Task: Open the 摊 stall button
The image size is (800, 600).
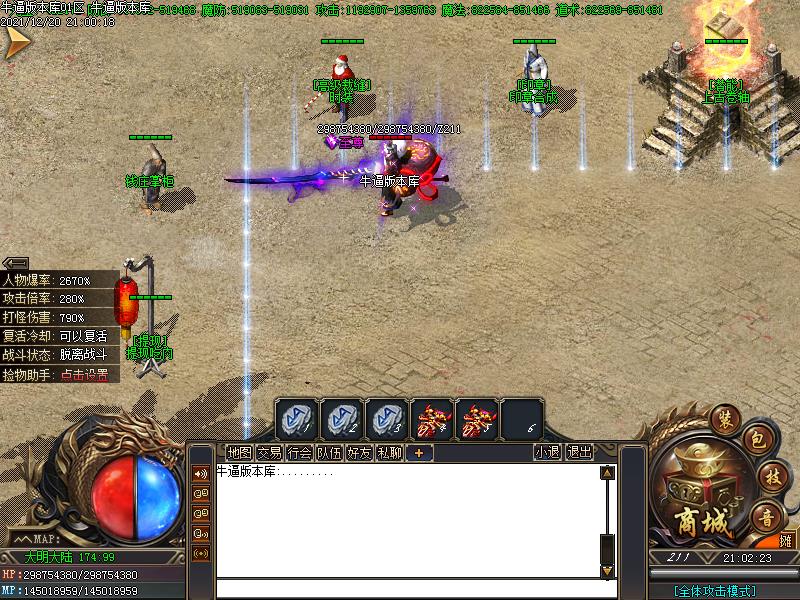Action: coord(787,541)
